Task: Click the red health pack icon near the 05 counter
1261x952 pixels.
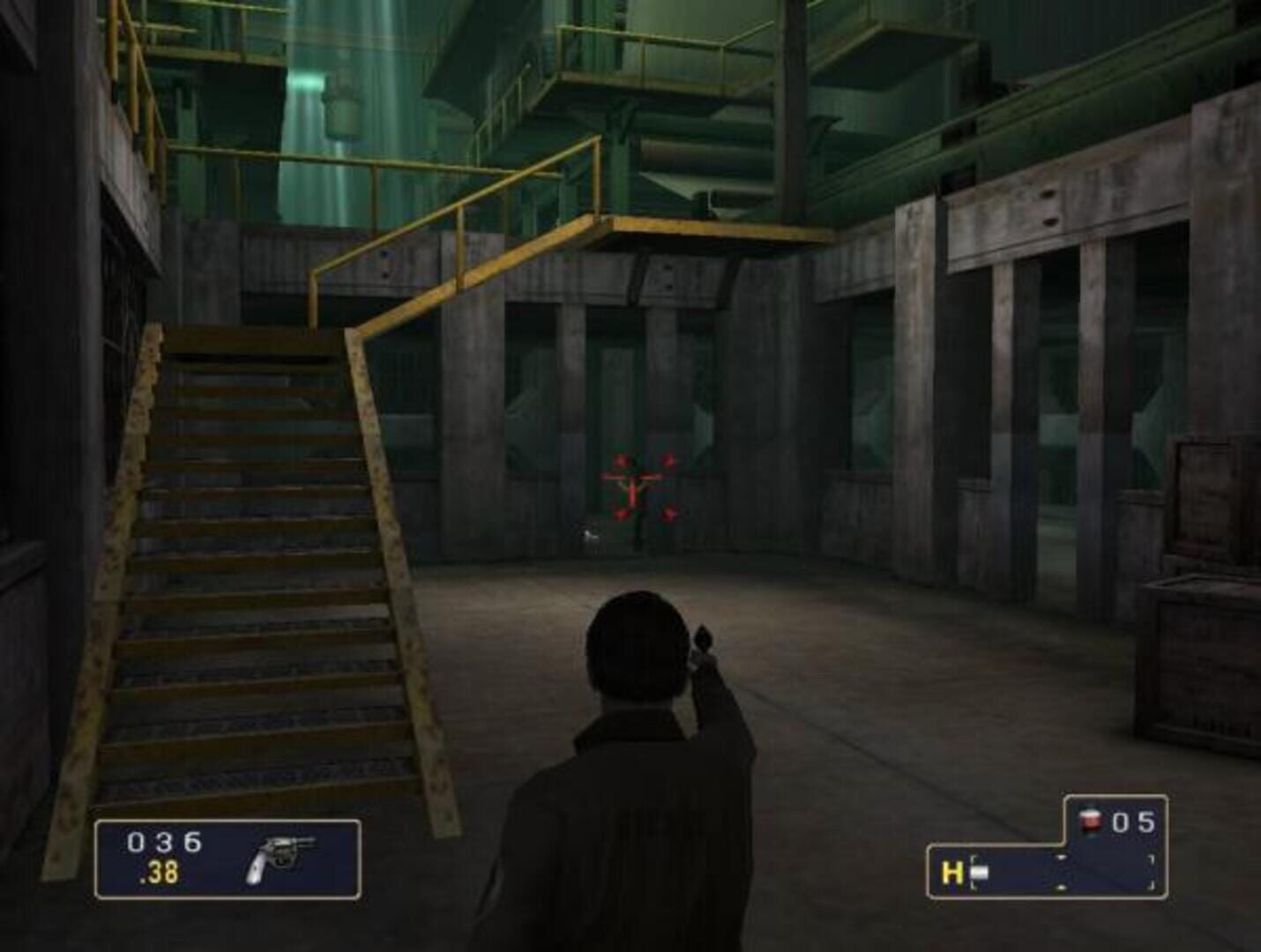Action: pyautogui.click(x=1092, y=820)
